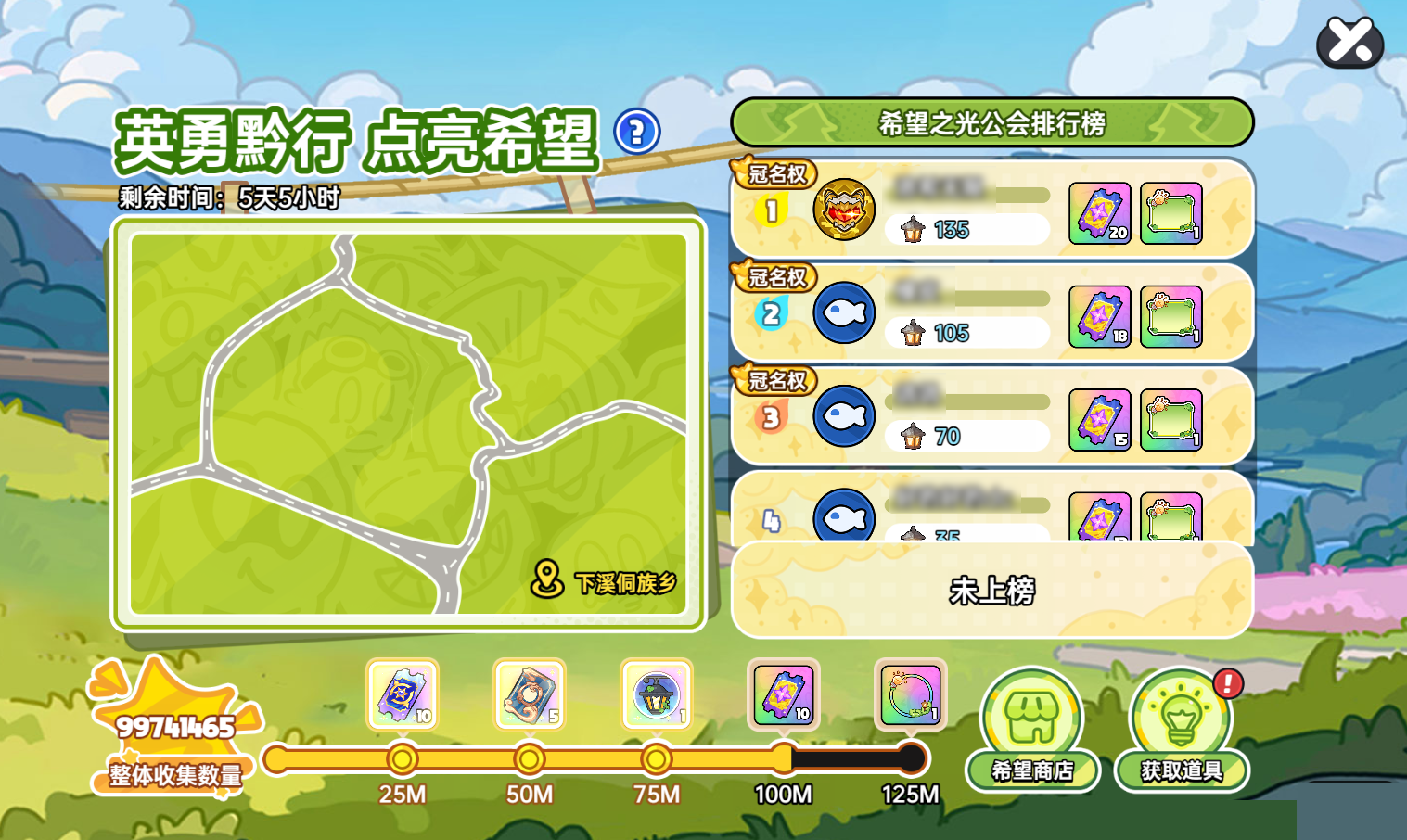Screen dimensions: 1407x840
Task: Click the green frame reward on rank 2
Action: point(1171,313)
